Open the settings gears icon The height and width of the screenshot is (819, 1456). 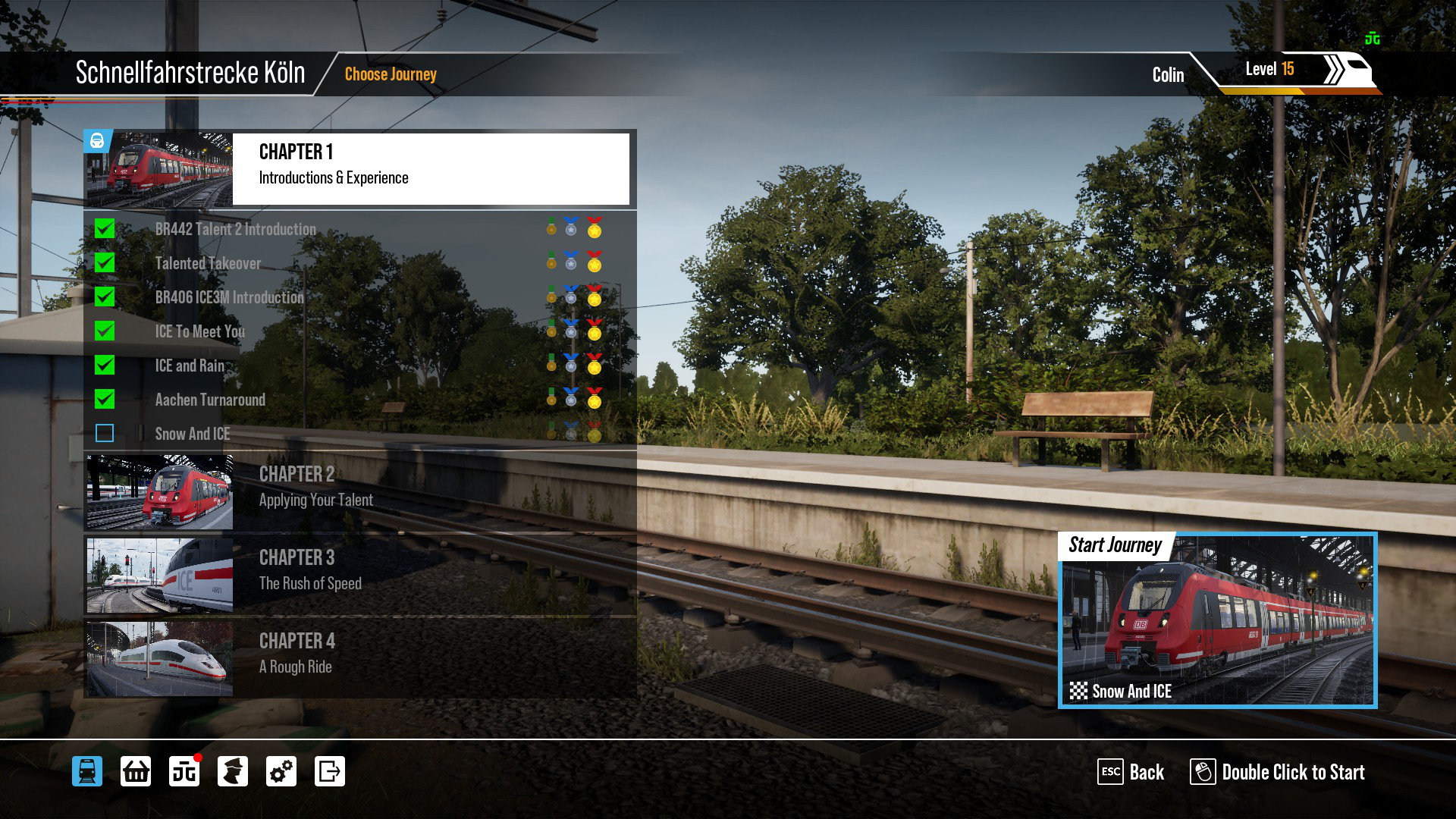pos(281,771)
